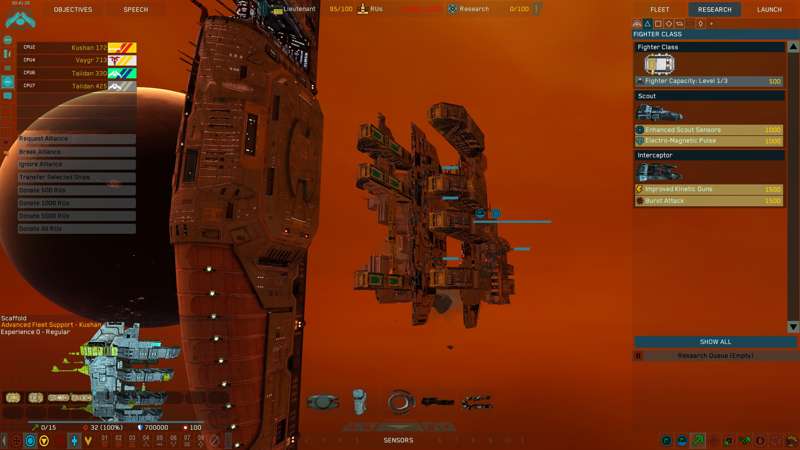Research Fighter Capacity Level 1/3
Image resolution: width=800 pixels, height=450 pixels.
pyautogui.click(x=709, y=81)
